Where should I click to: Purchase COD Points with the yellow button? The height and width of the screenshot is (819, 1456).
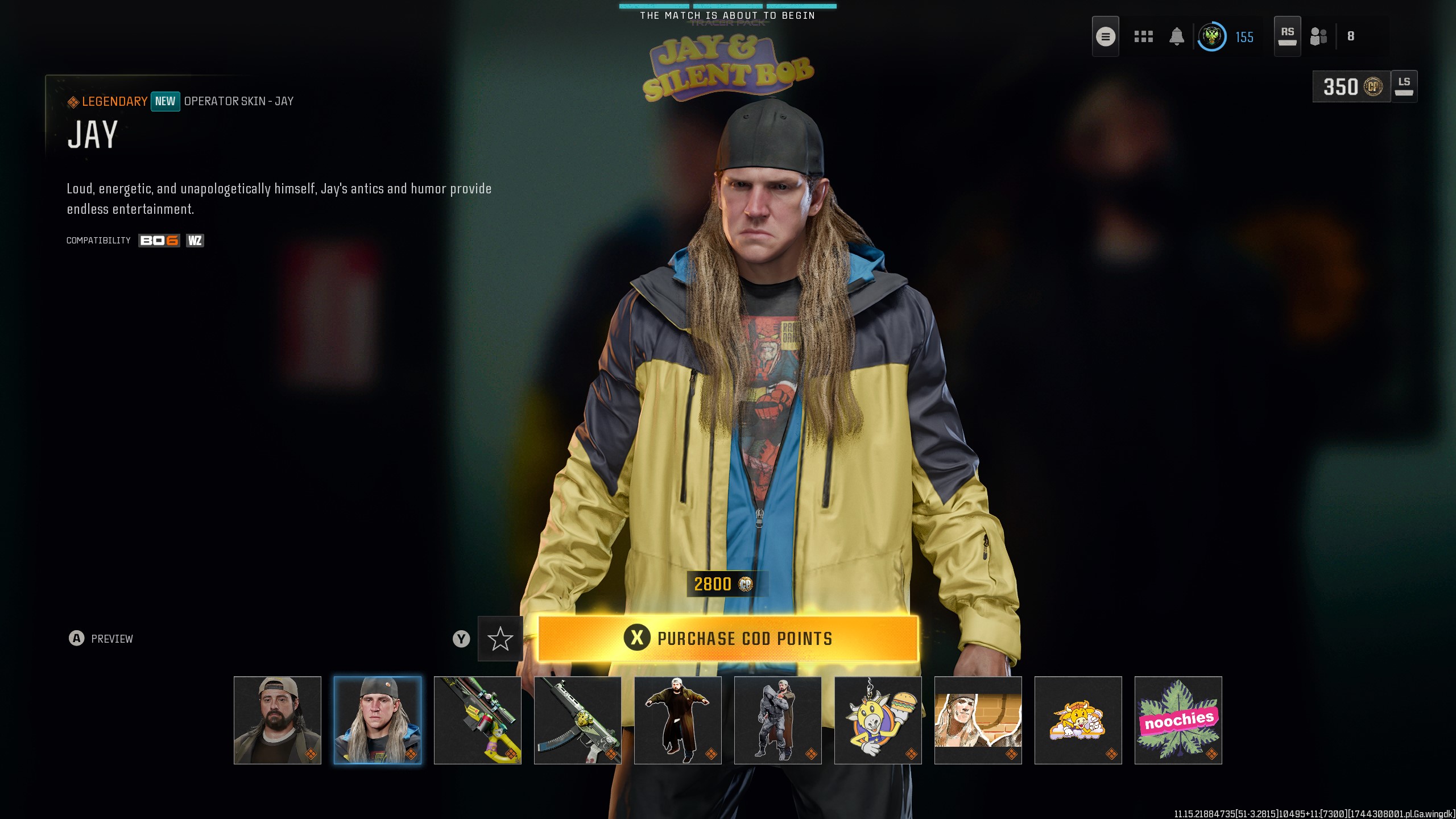click(x=728, y=638)
